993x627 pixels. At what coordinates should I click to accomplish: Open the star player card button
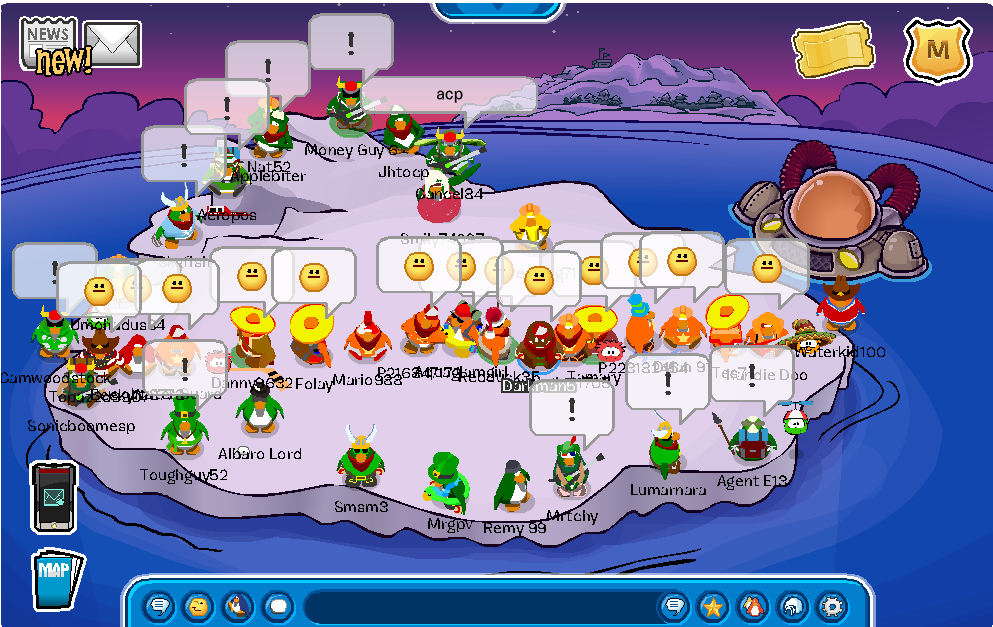(x=713, y=605)
